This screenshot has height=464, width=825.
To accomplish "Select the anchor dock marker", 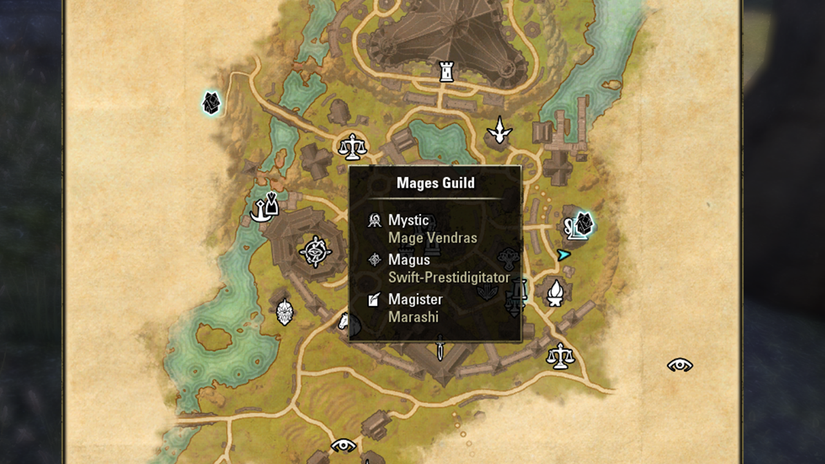I will pyautogui.click(x=263, y=207).
